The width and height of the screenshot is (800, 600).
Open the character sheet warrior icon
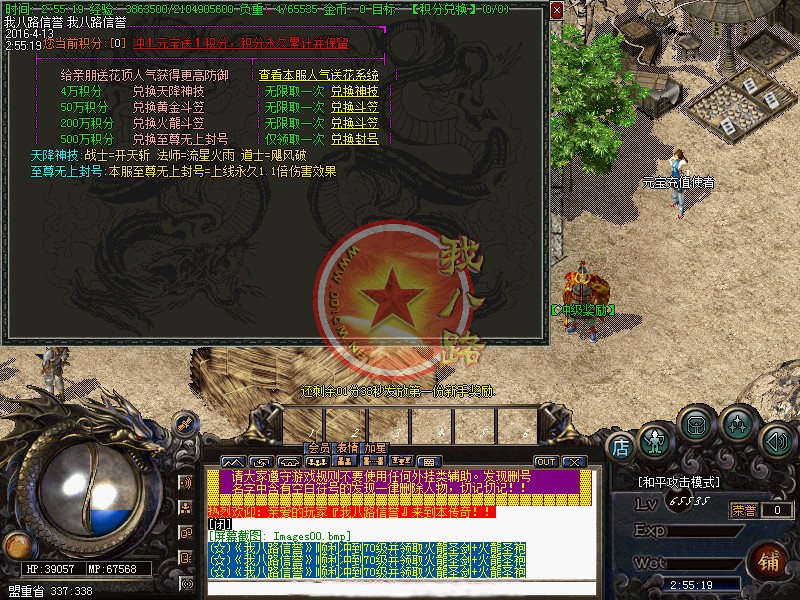[655, 440]
